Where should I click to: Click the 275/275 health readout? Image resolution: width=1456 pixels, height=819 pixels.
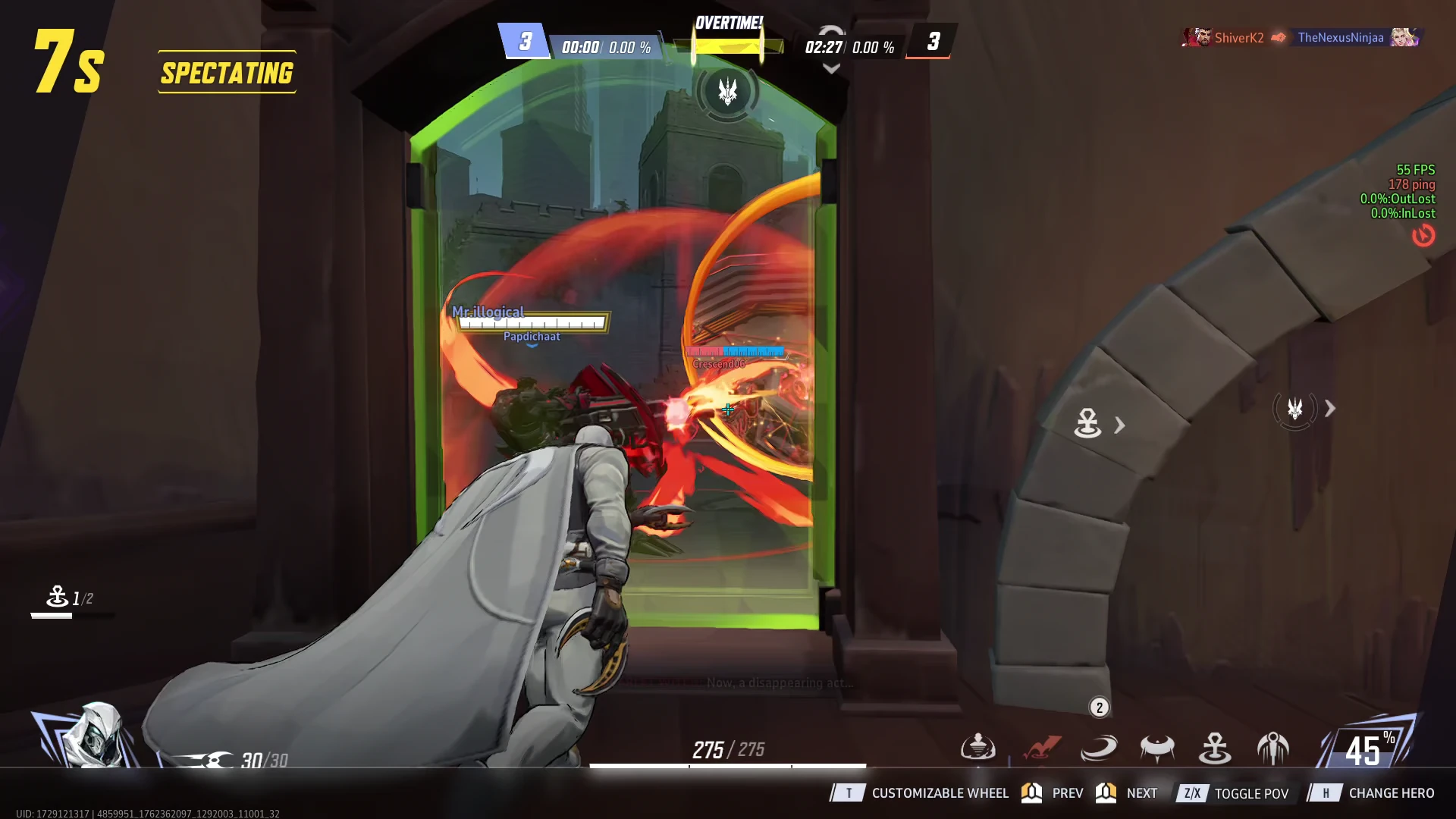728,748
